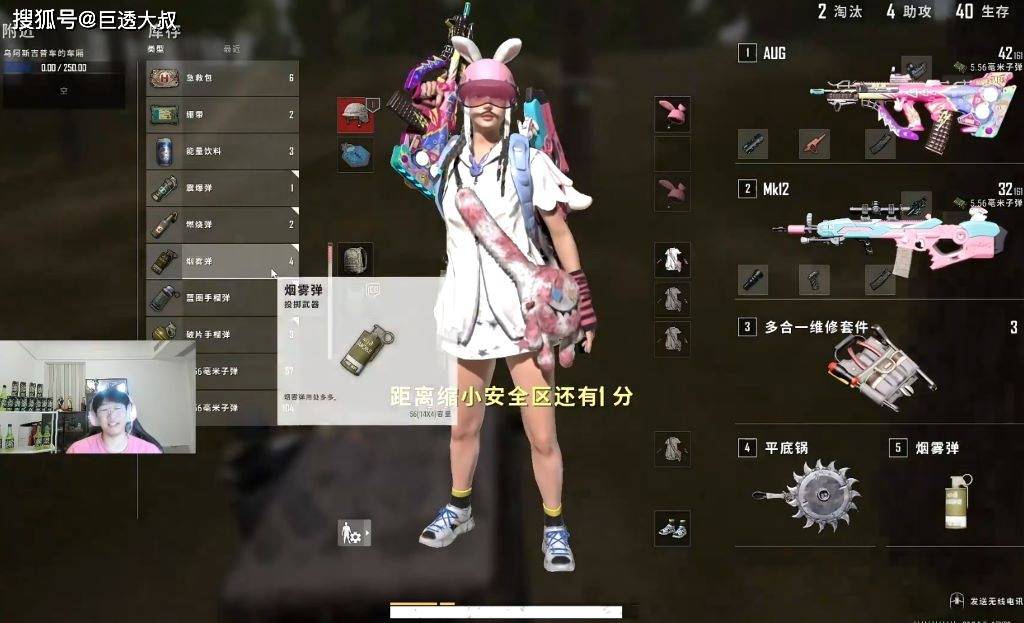Click the sneakers cosmetic slot
This screenshot has width=1024, height=623.
pos(672,528)
